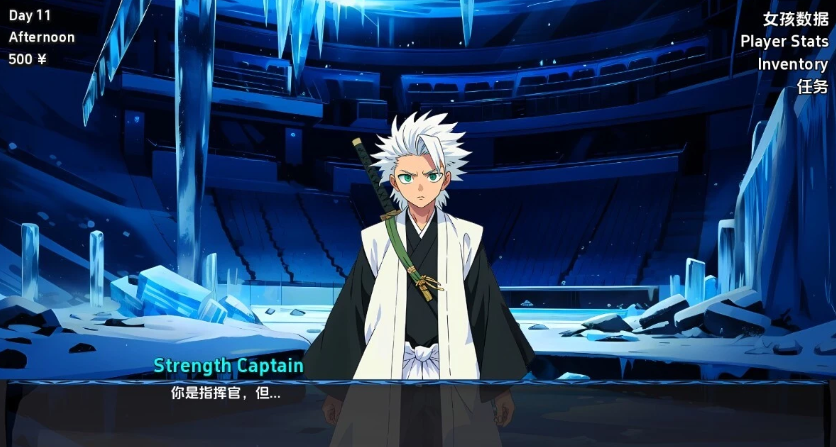The image size is (836, 447).
Task: Open the 女孩数据 menu
Action: coord(795,19)
